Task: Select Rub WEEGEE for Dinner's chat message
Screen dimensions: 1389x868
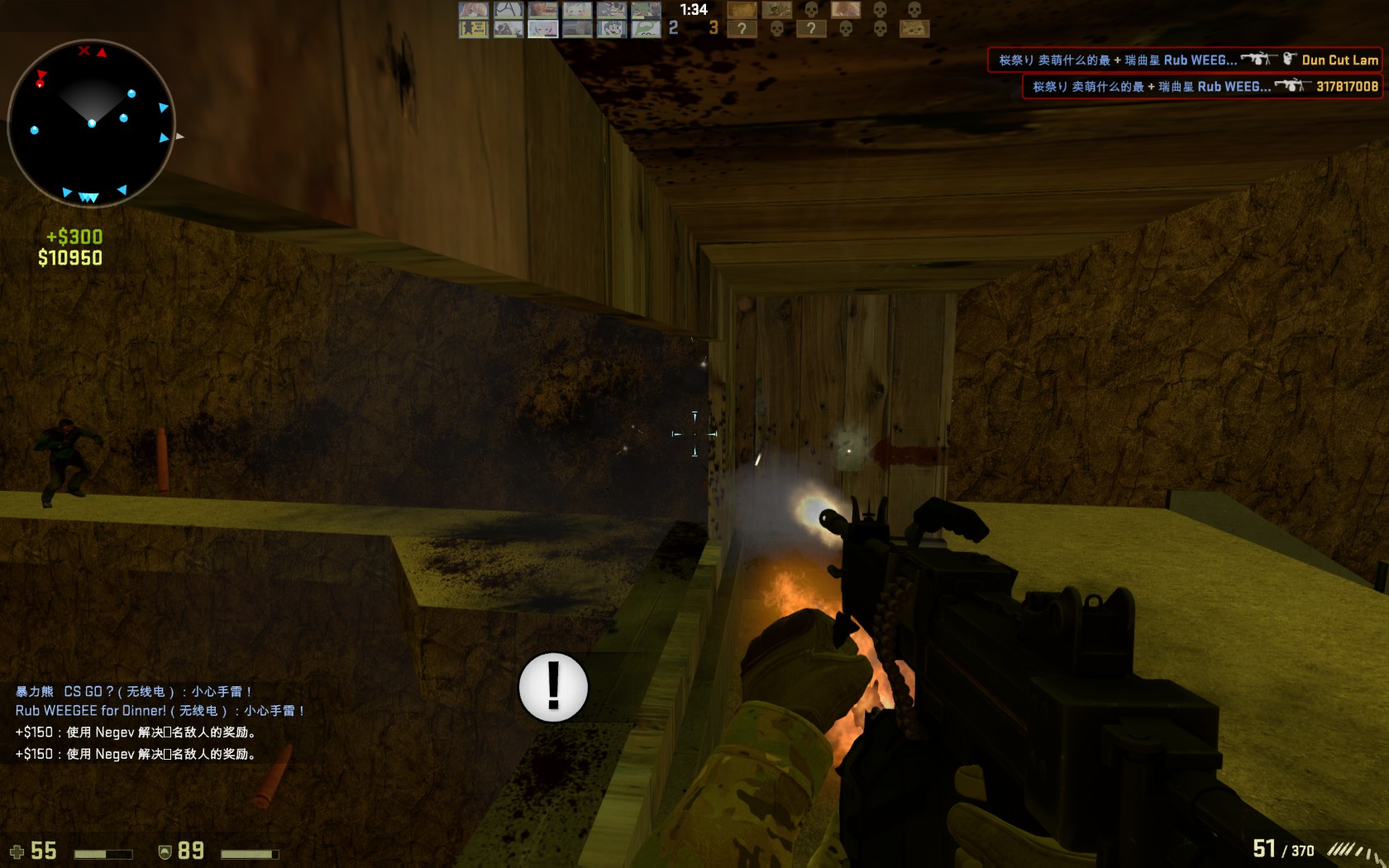Action: (159, 710)
